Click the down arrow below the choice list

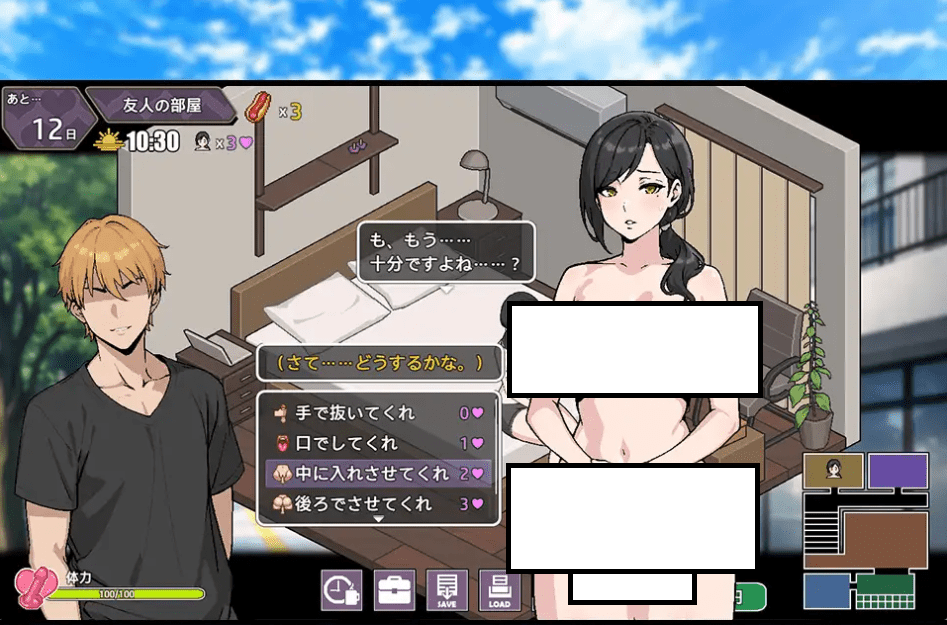click(x=378, y=519)
